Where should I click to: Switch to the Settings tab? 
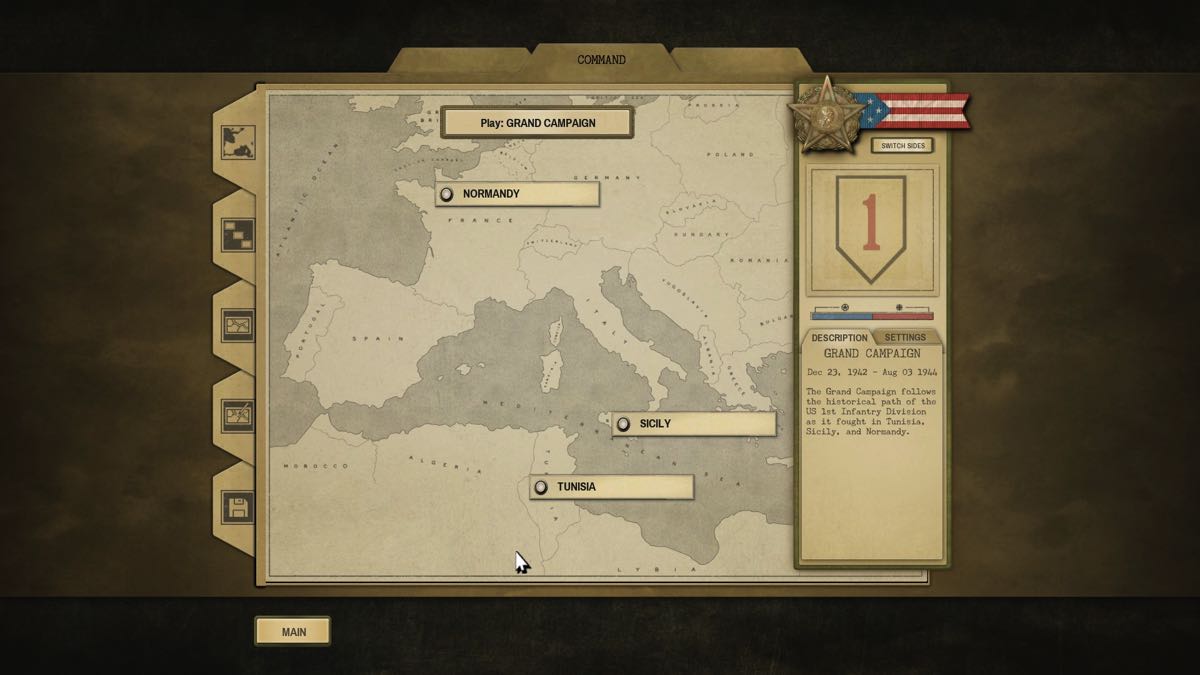[x=905, y=337]
